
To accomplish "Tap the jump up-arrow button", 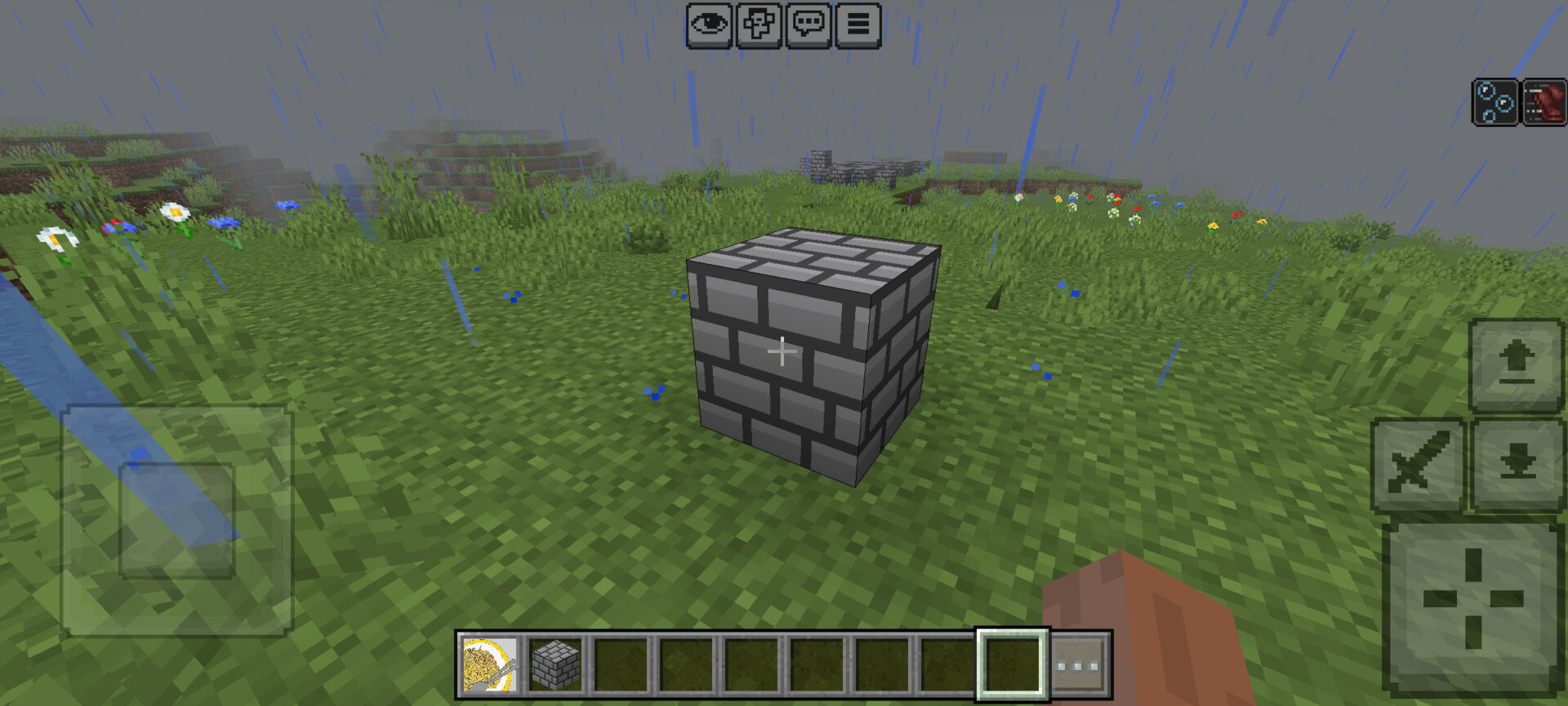I will 1517,364.
